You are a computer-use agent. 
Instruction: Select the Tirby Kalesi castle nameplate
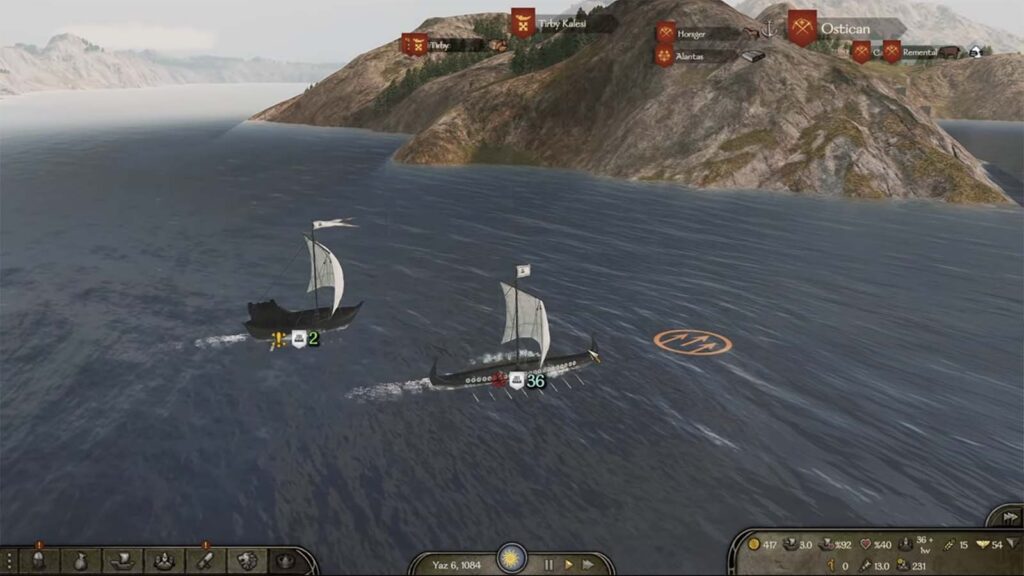click(561, 23)
